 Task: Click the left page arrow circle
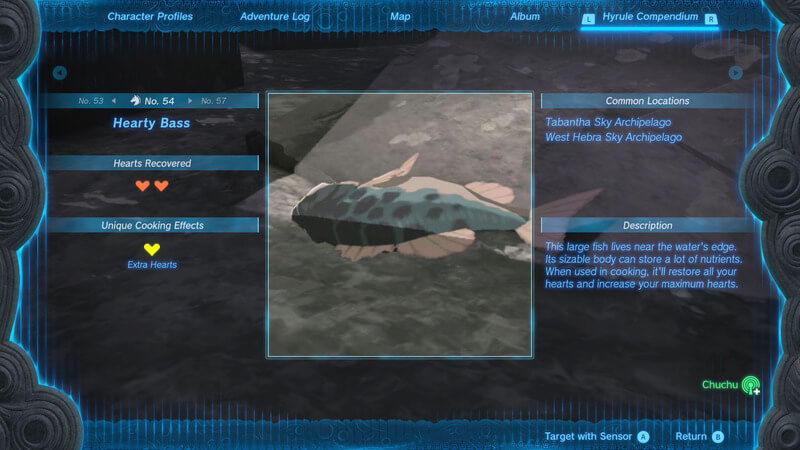tap(60, 73)
